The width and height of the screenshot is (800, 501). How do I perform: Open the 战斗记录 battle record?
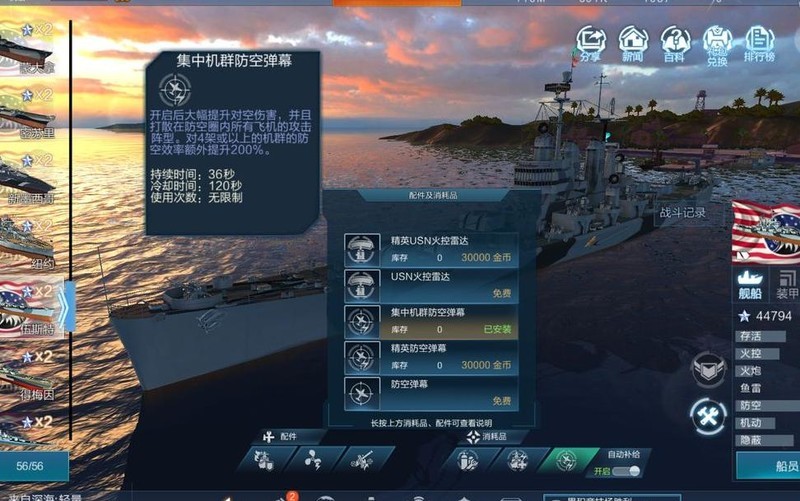click(682, 212)
